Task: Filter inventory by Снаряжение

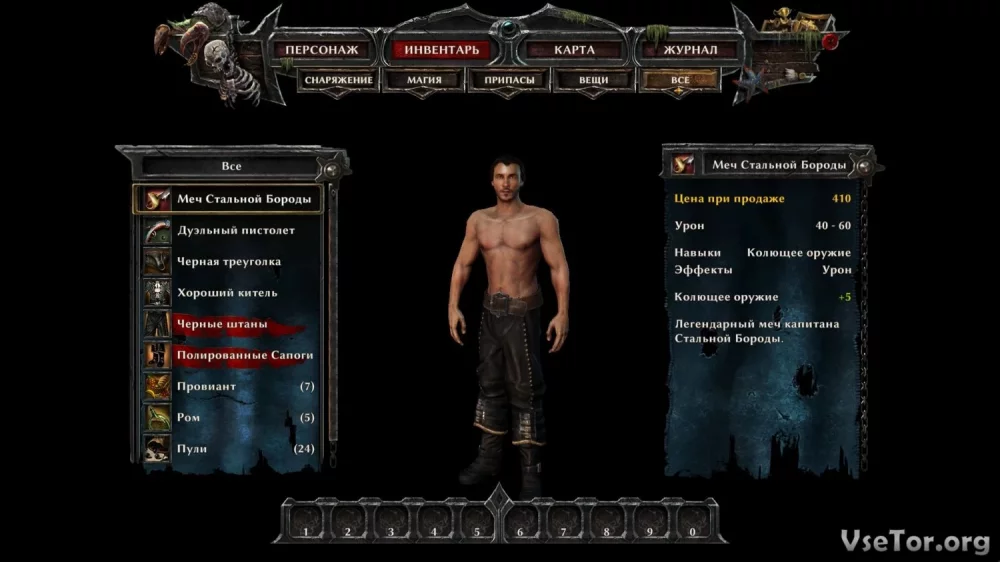Action: click(x=339, y=80)
